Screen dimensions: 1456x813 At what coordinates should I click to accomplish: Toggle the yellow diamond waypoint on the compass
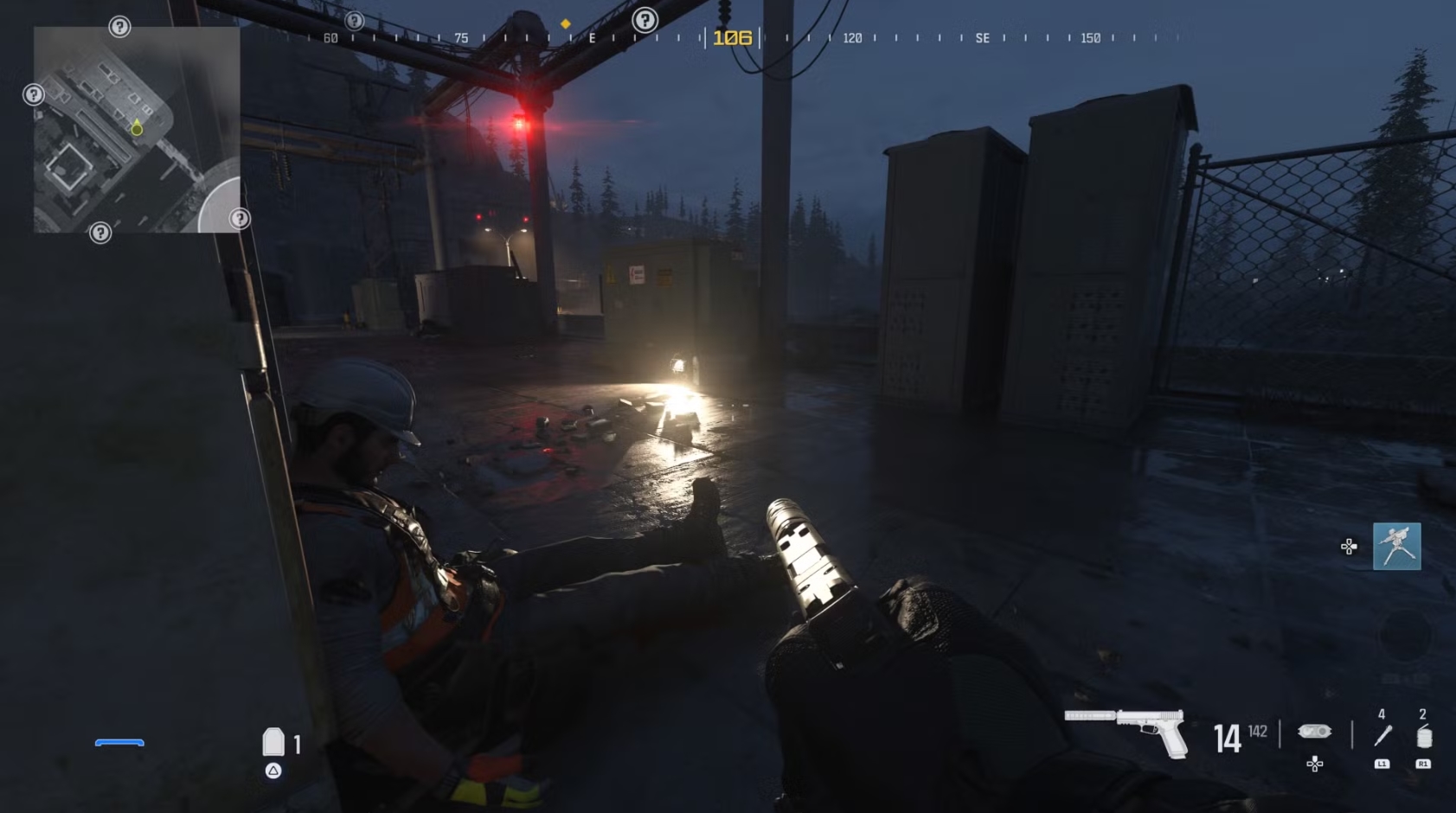pos(567,25)
